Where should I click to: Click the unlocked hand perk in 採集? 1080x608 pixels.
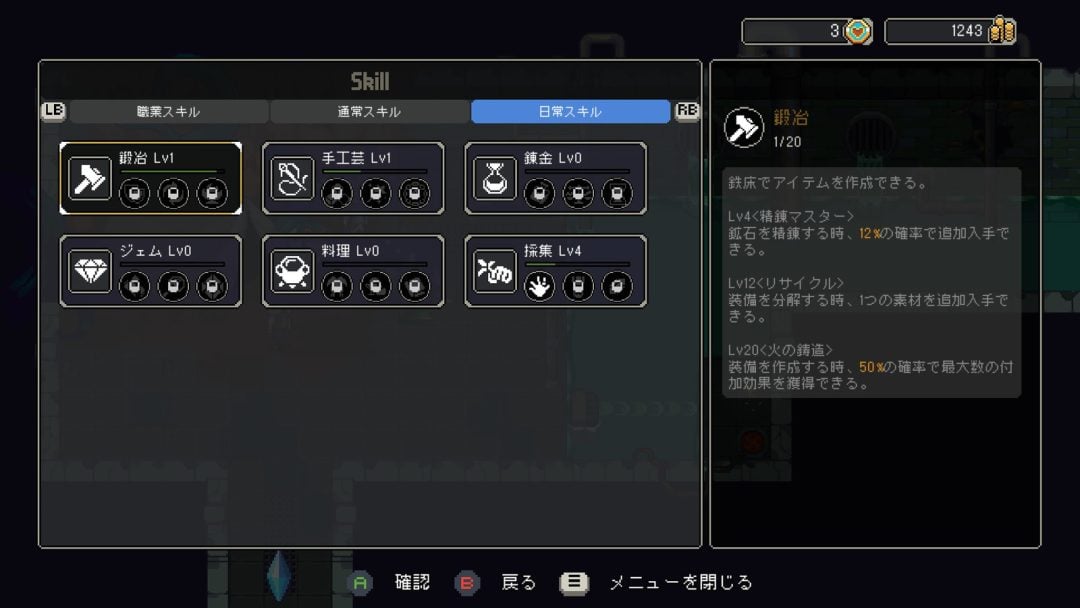tap(539, 286)
